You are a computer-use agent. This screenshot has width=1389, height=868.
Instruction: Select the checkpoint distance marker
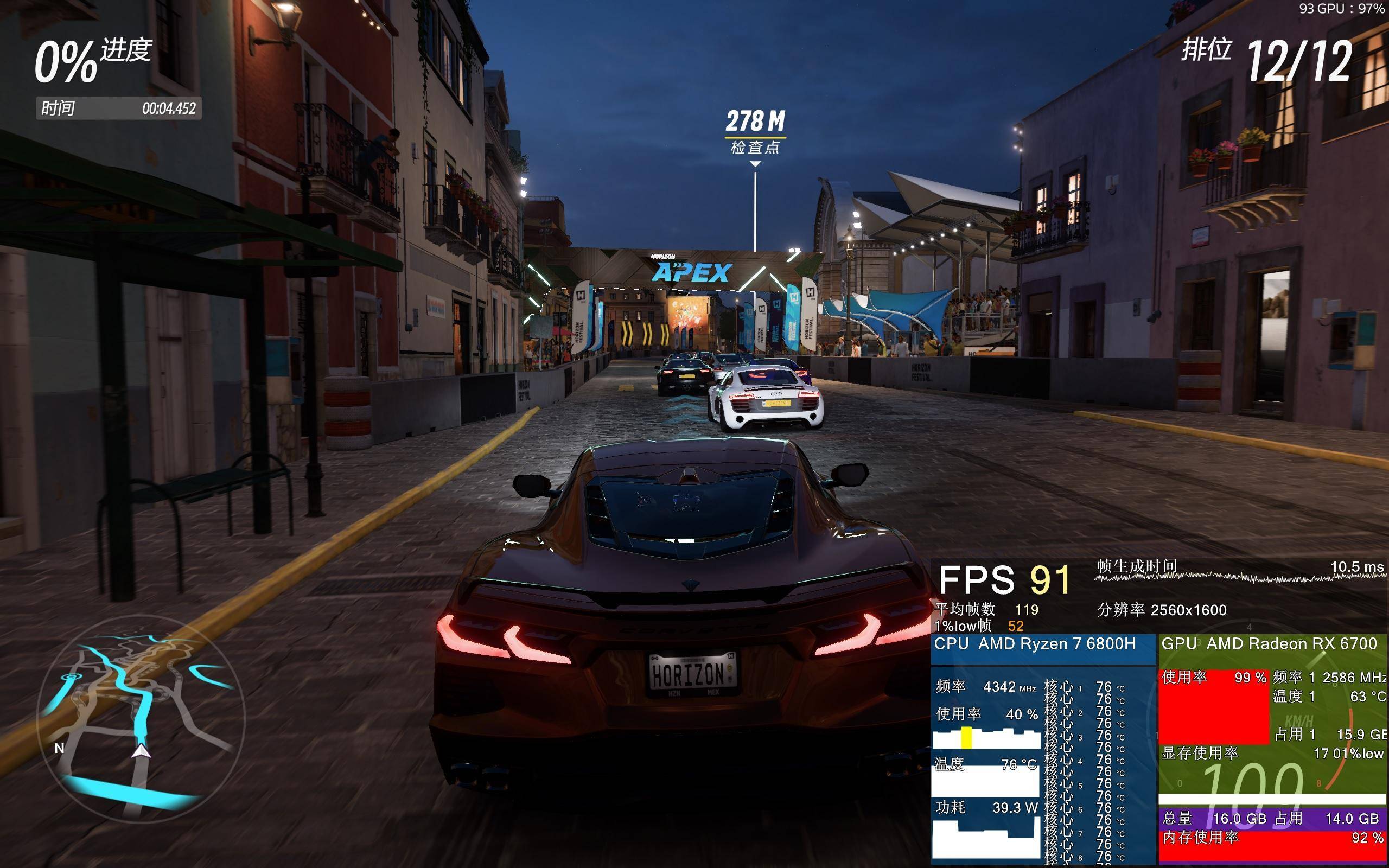(x=755, y=132)
